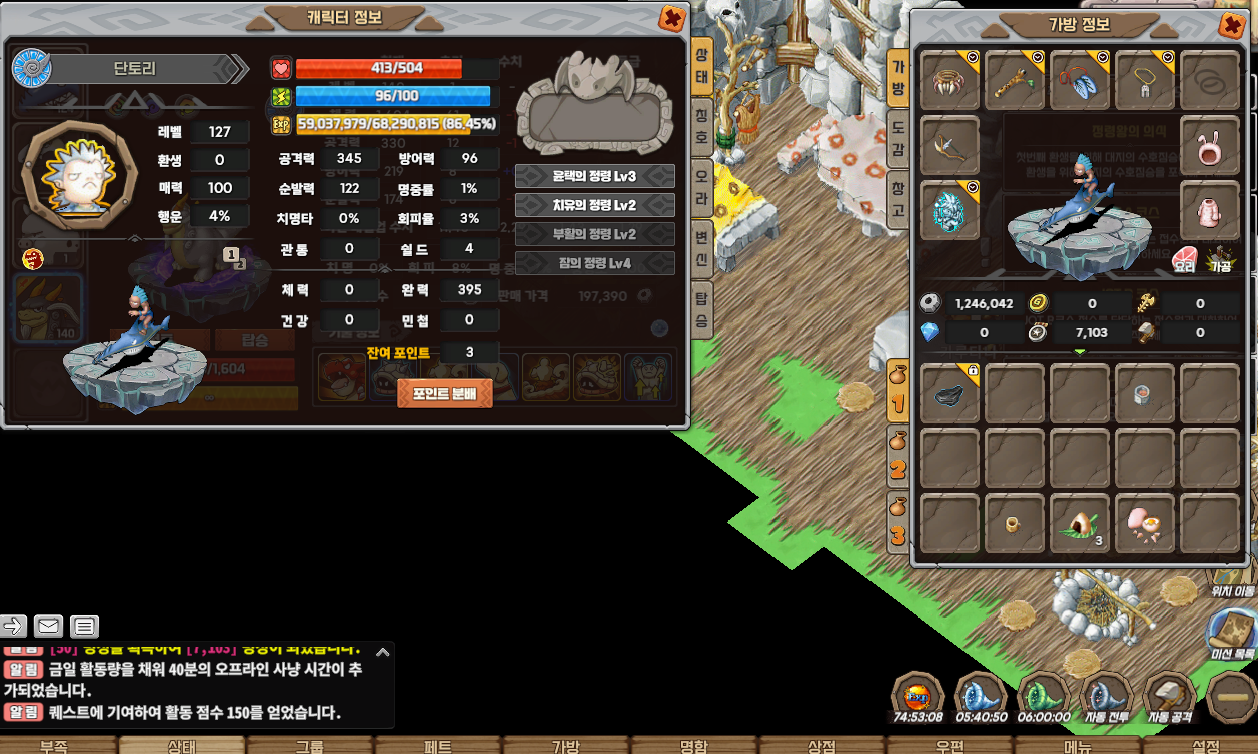
Task: Select the claw necklace equipment slot
Action: pyautogui.click(x=950, y=82)
